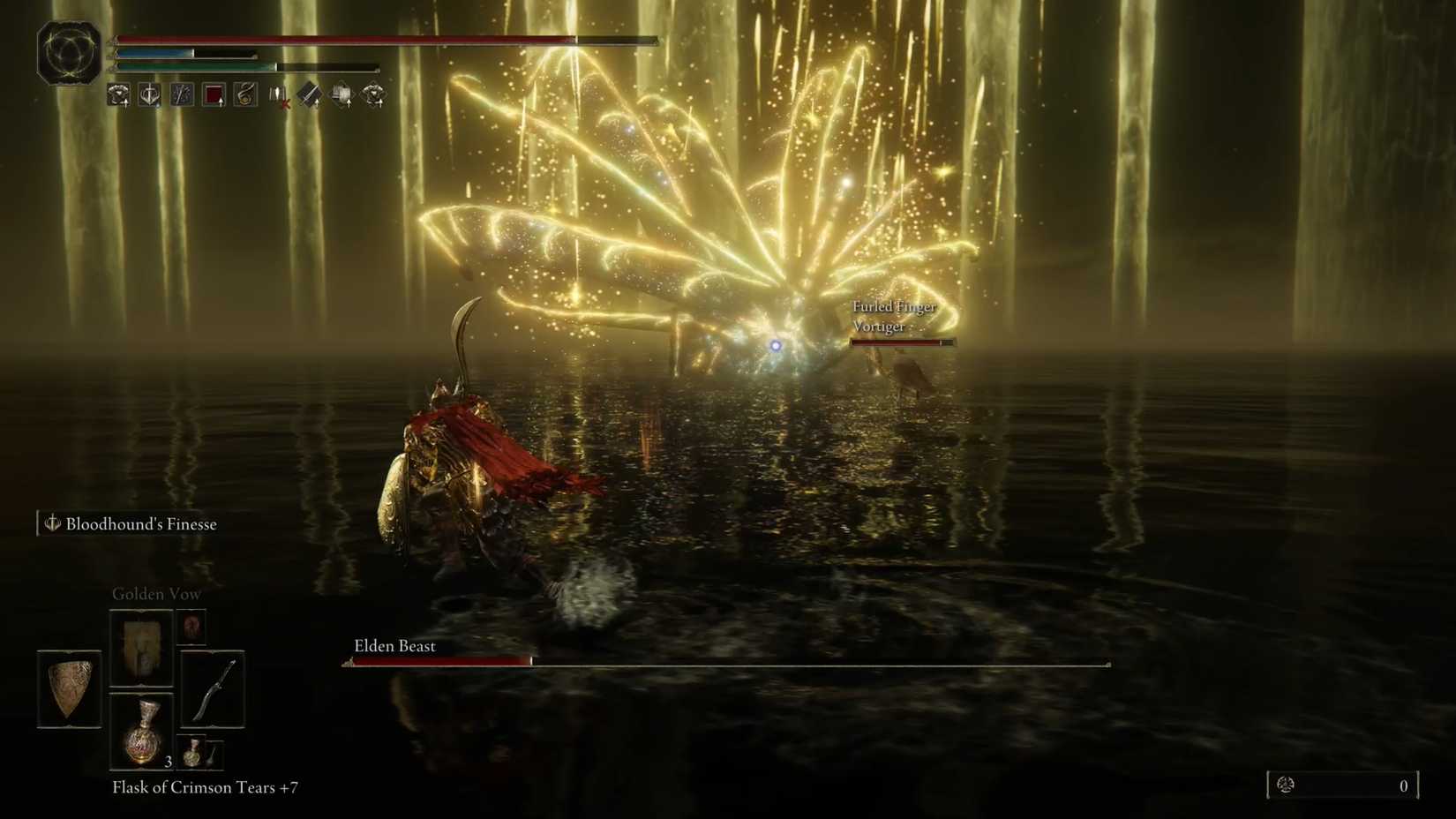This screenshot has width=1456, height=819.
Task: Click the Golden Vow buff icon with sword emblem
Action: [x=150, y=94]
